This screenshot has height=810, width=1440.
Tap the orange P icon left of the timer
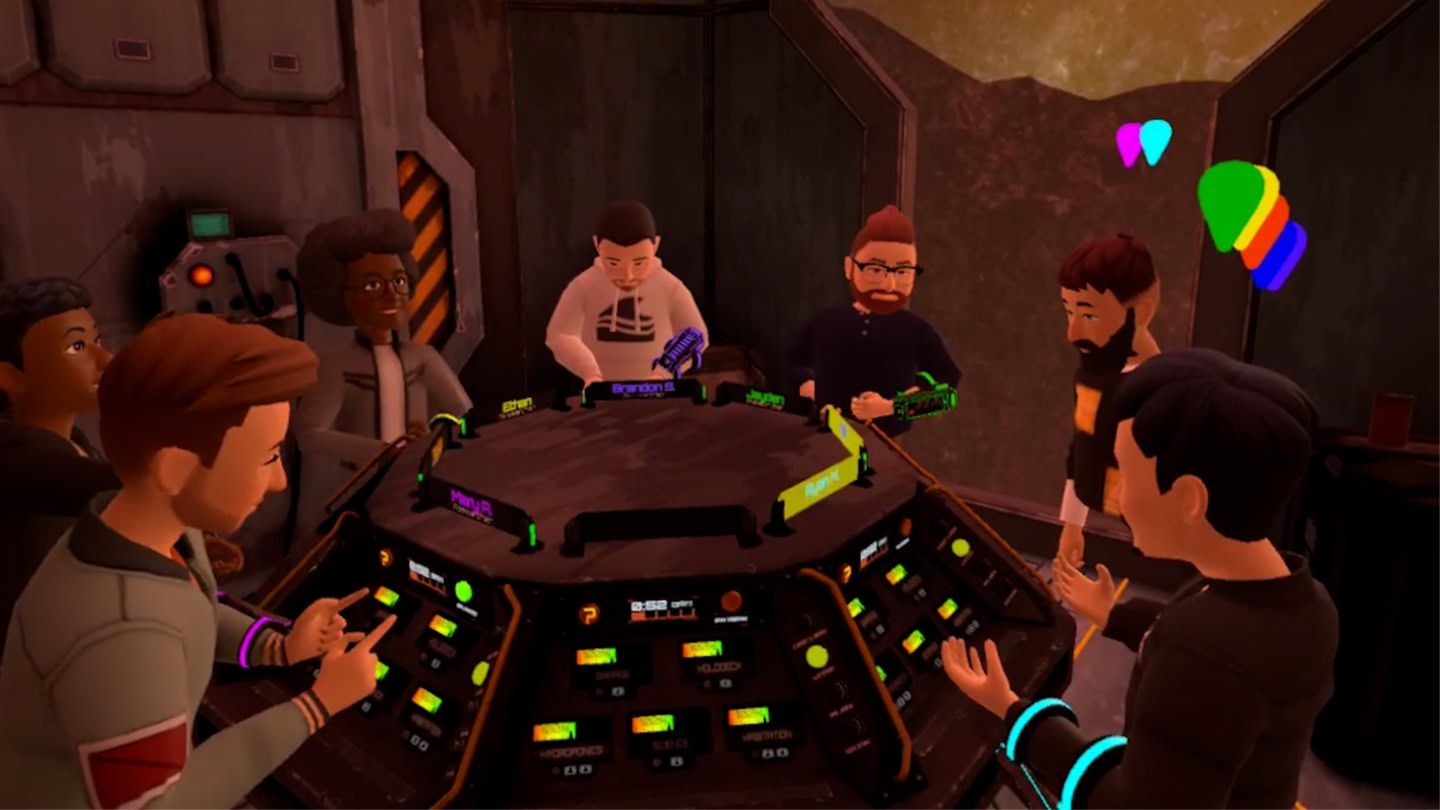coord(590,613)
